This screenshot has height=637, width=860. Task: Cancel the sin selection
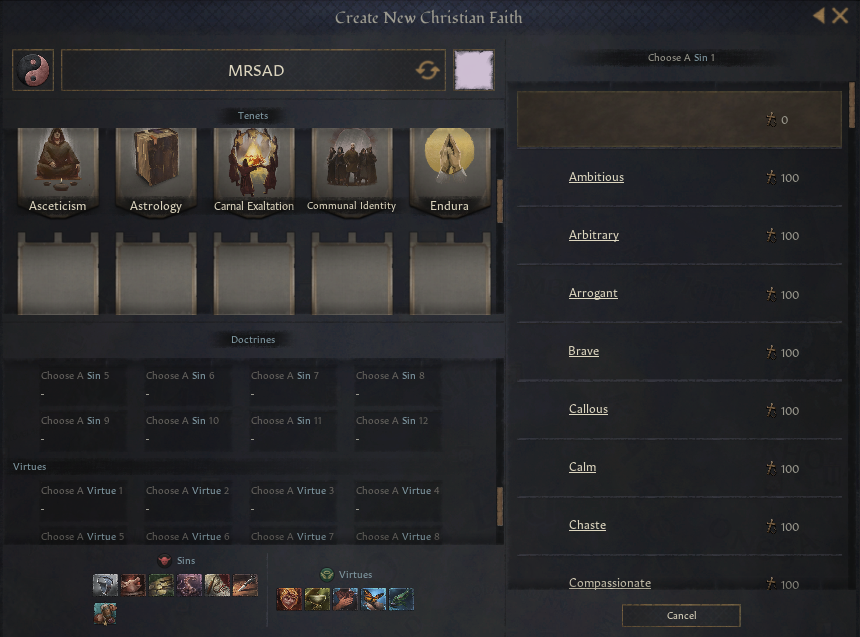(681, 615)
